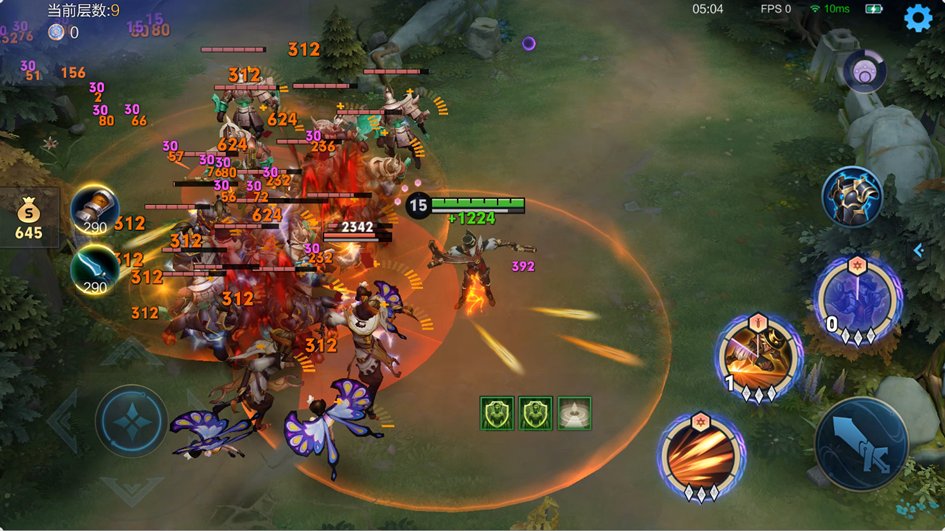Open the settings gear menu
The image size is (945, 531).
[918, 18]
